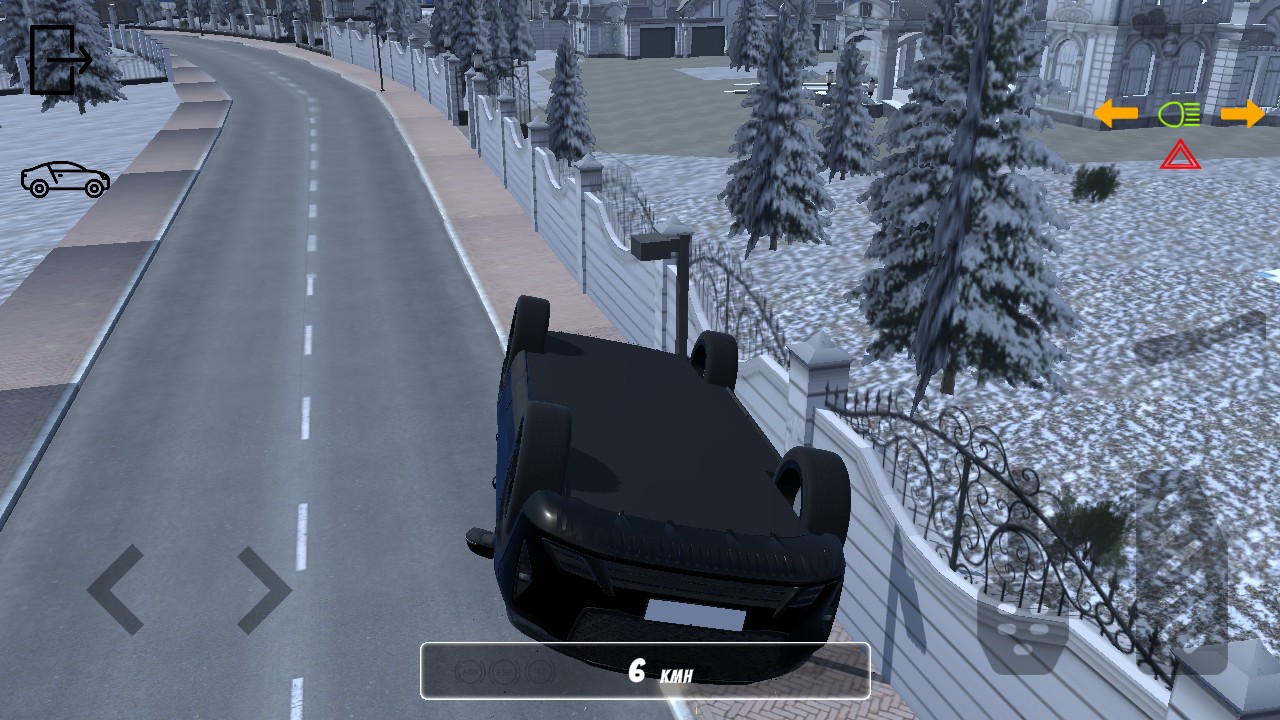Turn on the red hazard triangle
The width and height of the screenshot is (1280, 720).
click(1180, 156)
